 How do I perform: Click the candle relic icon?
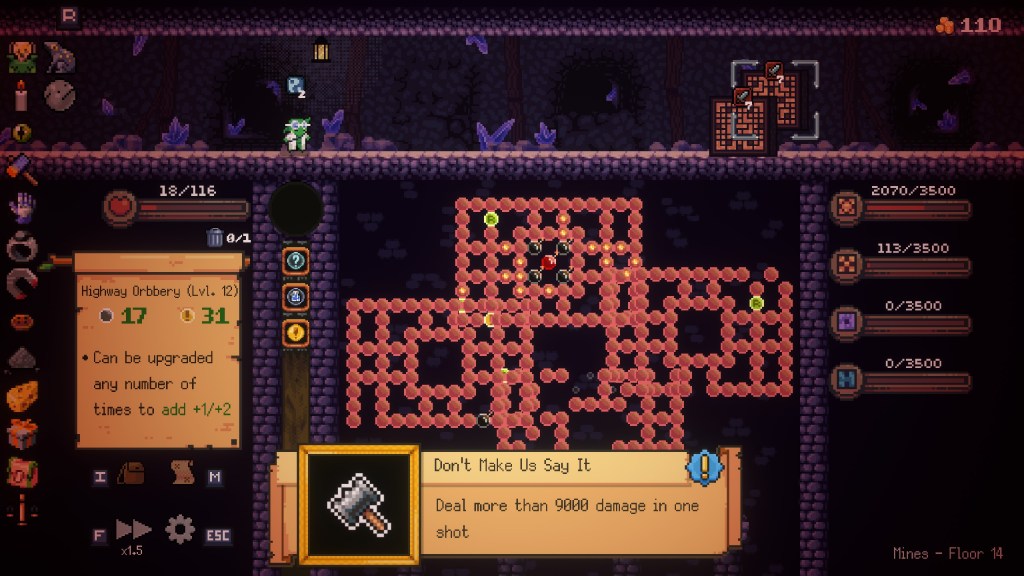tap(21, 95)
